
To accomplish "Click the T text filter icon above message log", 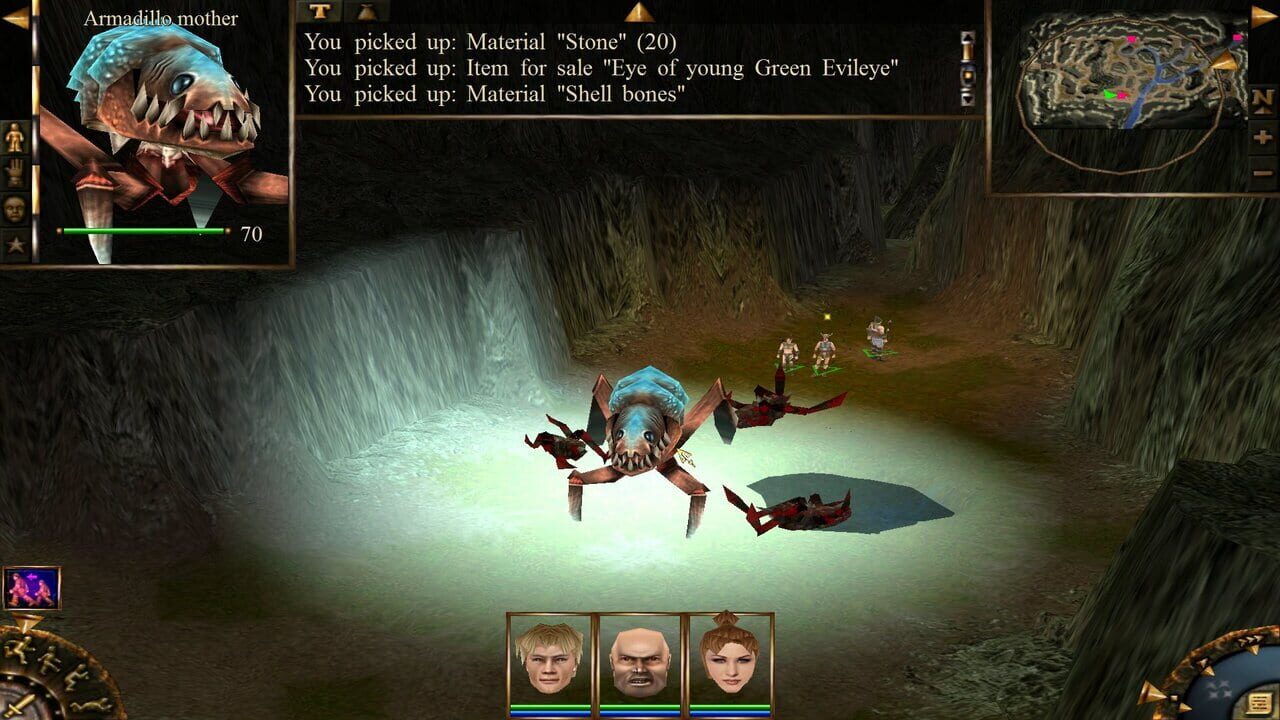I will [x=318, y=12].
